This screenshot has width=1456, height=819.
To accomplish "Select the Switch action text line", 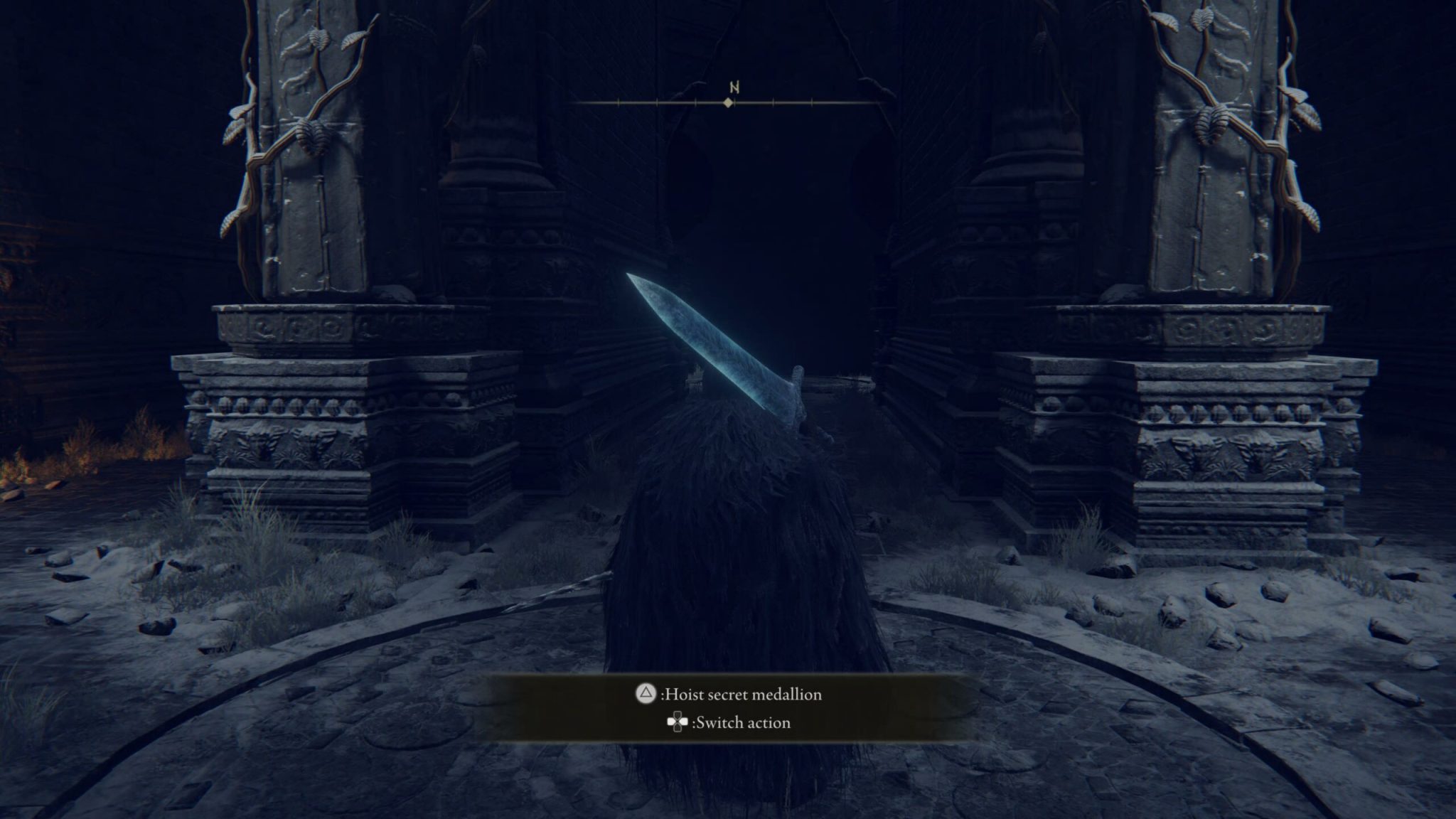I will 742,723.
